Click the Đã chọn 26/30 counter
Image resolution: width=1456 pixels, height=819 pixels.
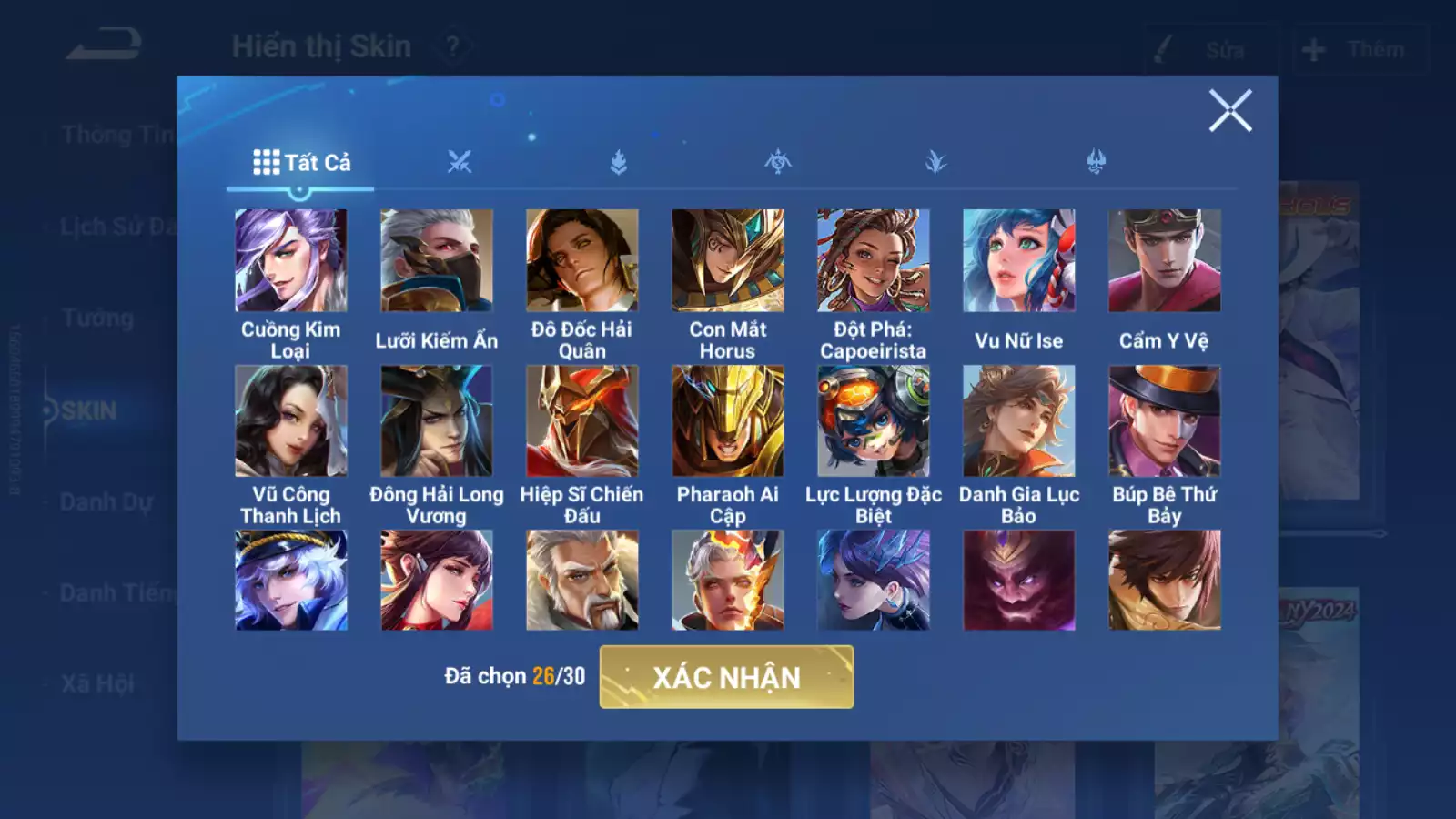tap(515, 674)
